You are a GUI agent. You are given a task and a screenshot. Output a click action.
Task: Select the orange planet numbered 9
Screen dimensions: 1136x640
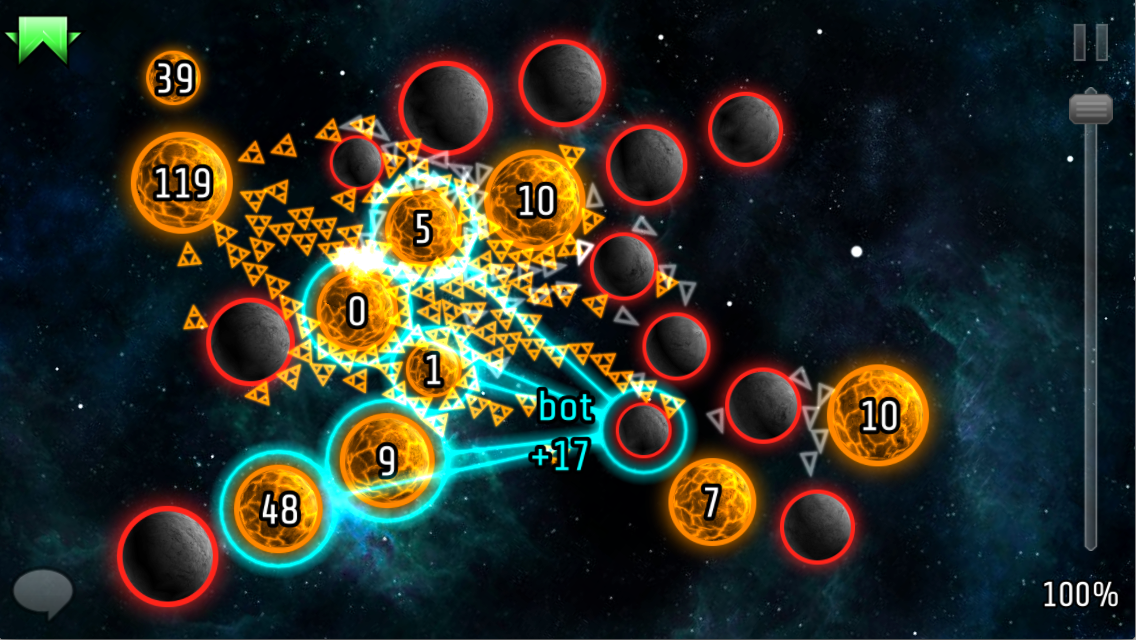coord(386,460)
